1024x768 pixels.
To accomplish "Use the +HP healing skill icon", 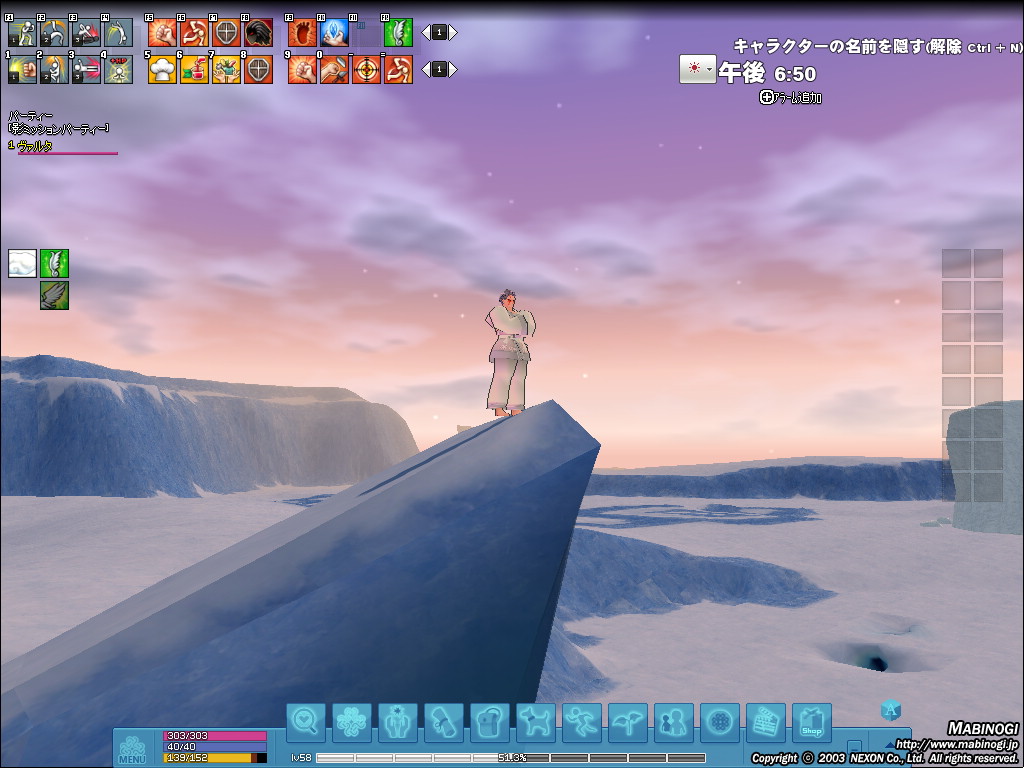I will 118,69.
